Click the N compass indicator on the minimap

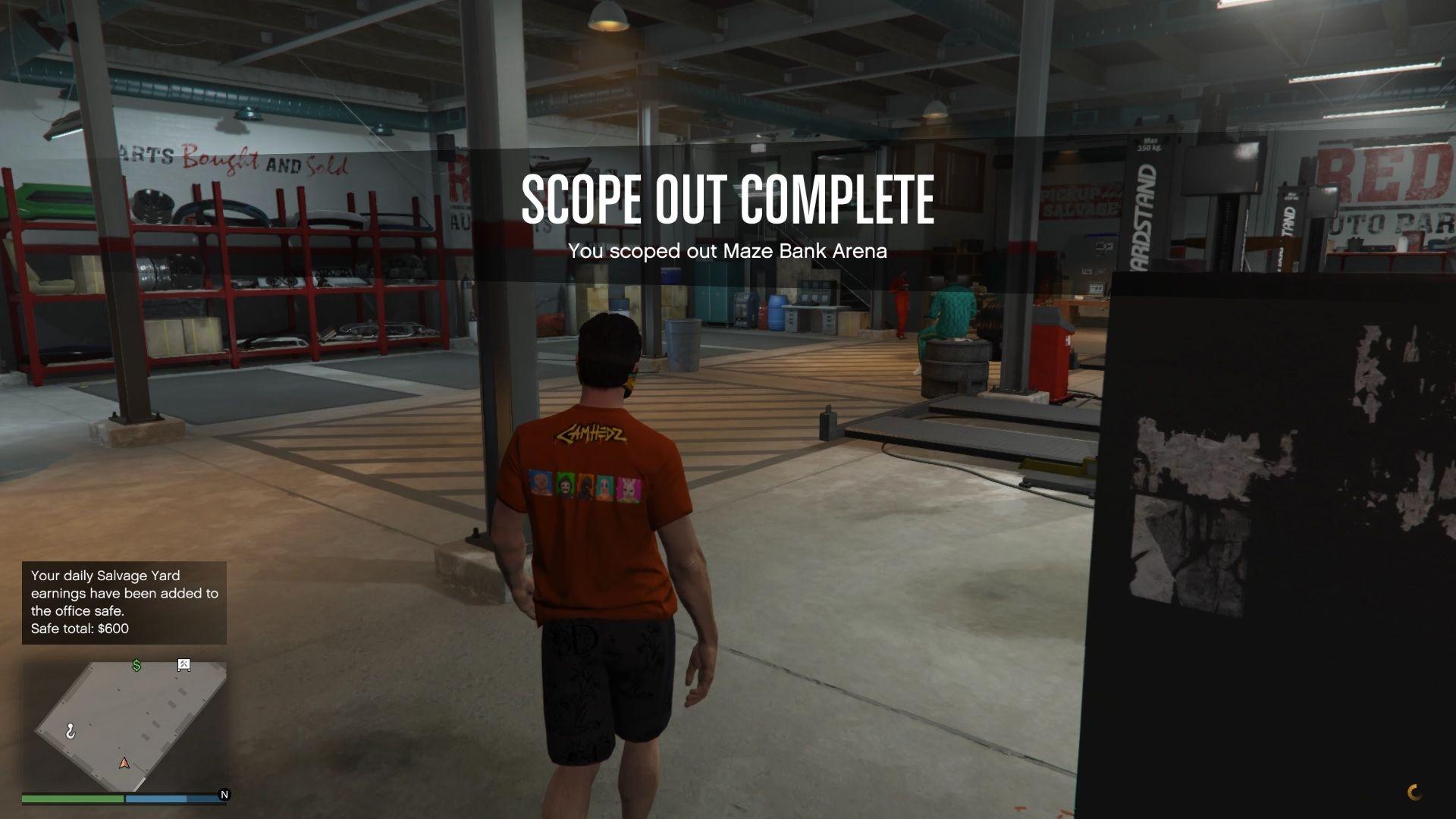[224, 795]
